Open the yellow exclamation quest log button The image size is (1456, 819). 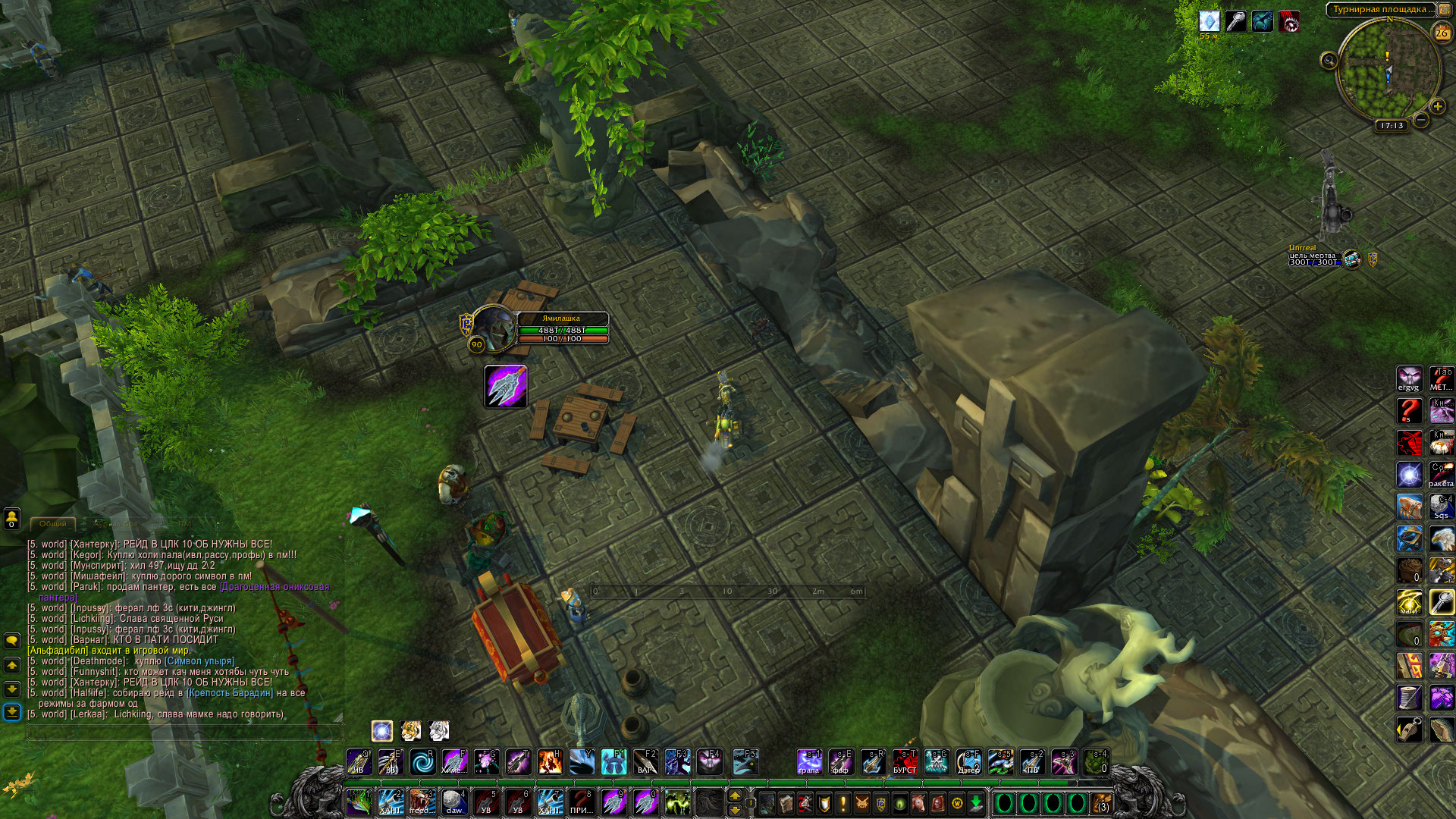(x=843, y=802)
